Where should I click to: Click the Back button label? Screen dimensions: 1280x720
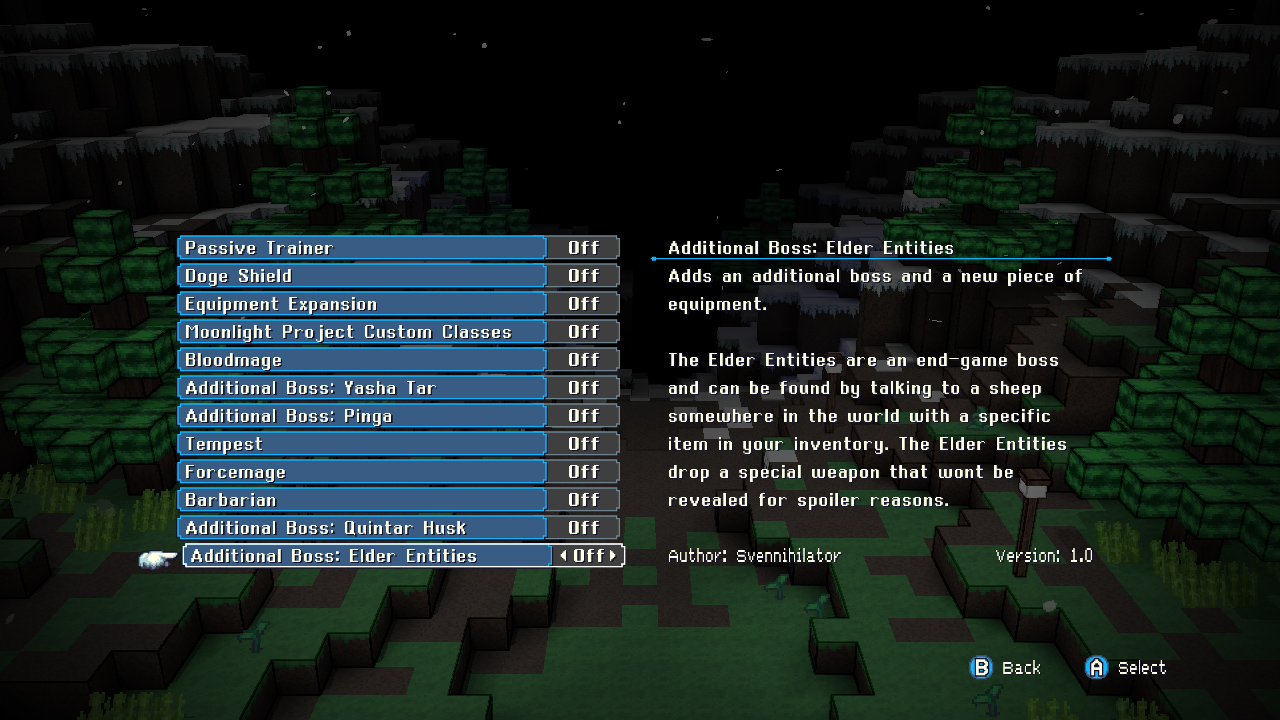[1023, 667]
